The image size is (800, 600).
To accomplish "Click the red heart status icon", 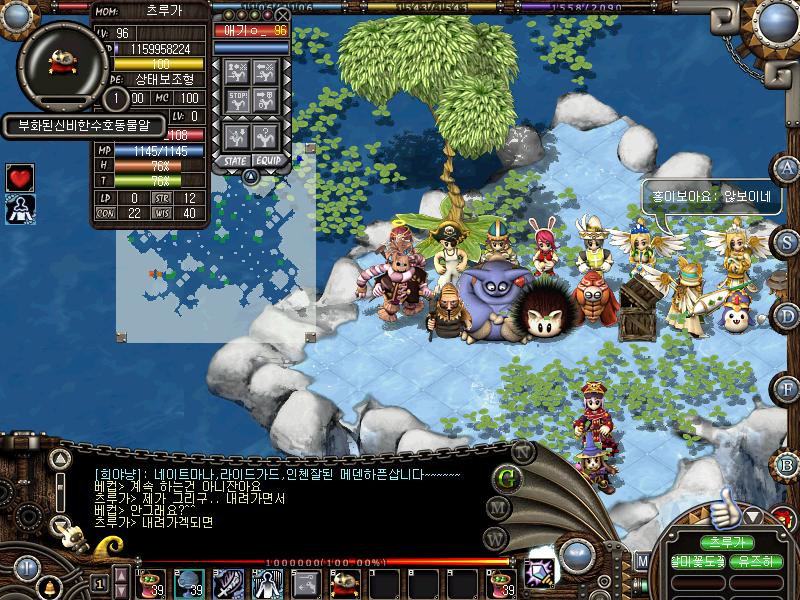I will 20,178.
